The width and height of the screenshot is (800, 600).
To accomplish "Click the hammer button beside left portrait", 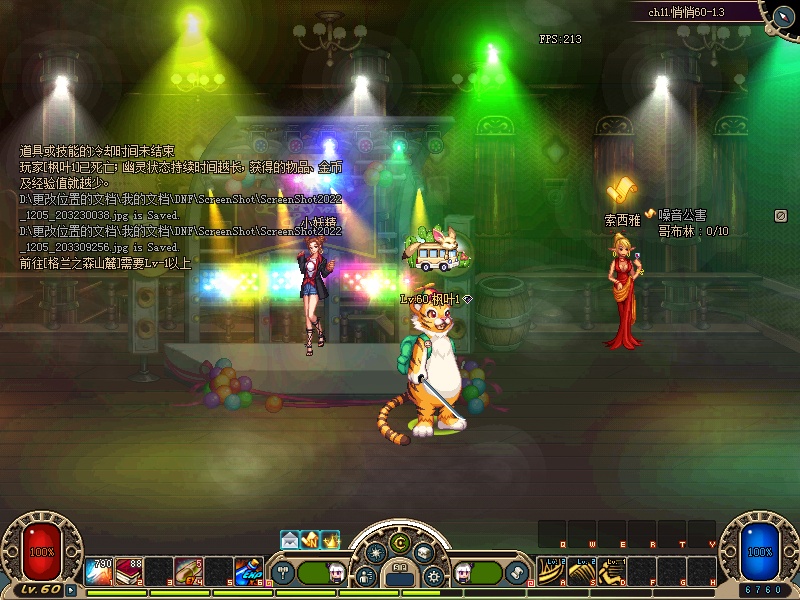I will [x=282, y=573].
